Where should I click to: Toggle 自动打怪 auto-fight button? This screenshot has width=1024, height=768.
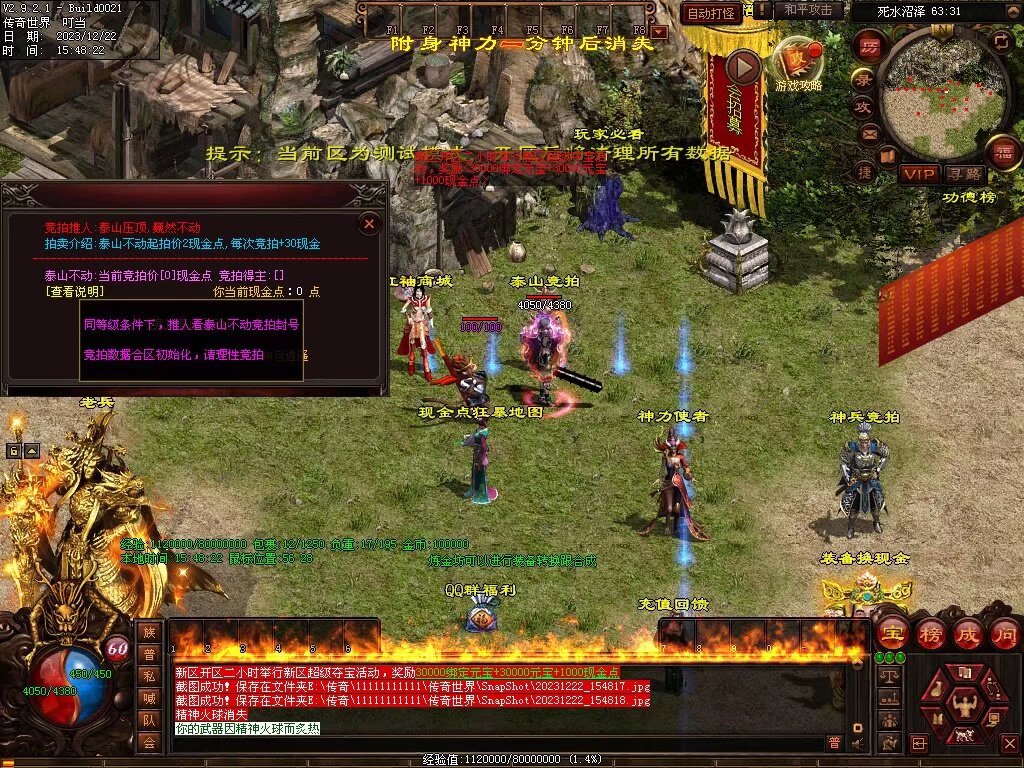tap(712, 13)
